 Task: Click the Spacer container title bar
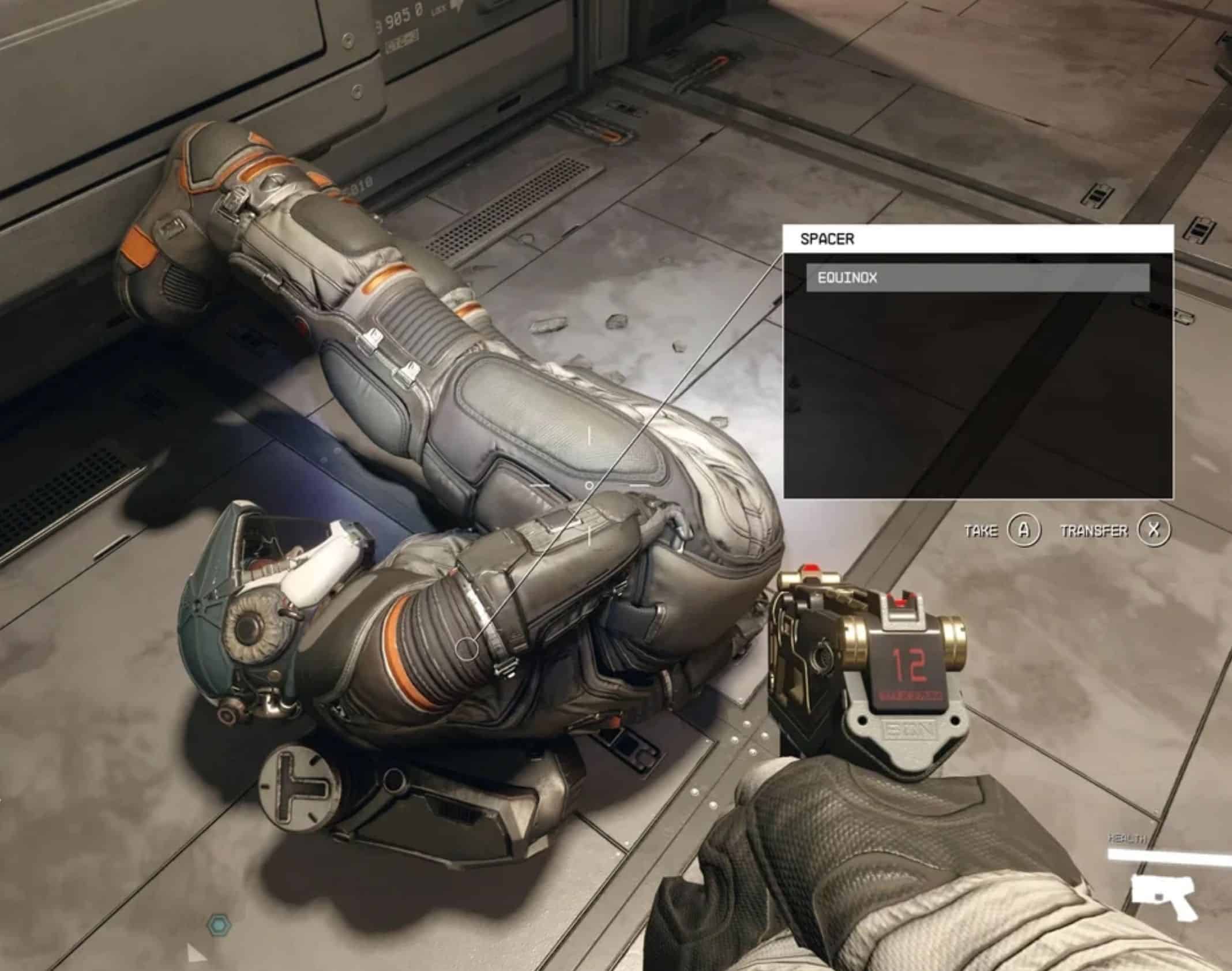click(977, 239)
